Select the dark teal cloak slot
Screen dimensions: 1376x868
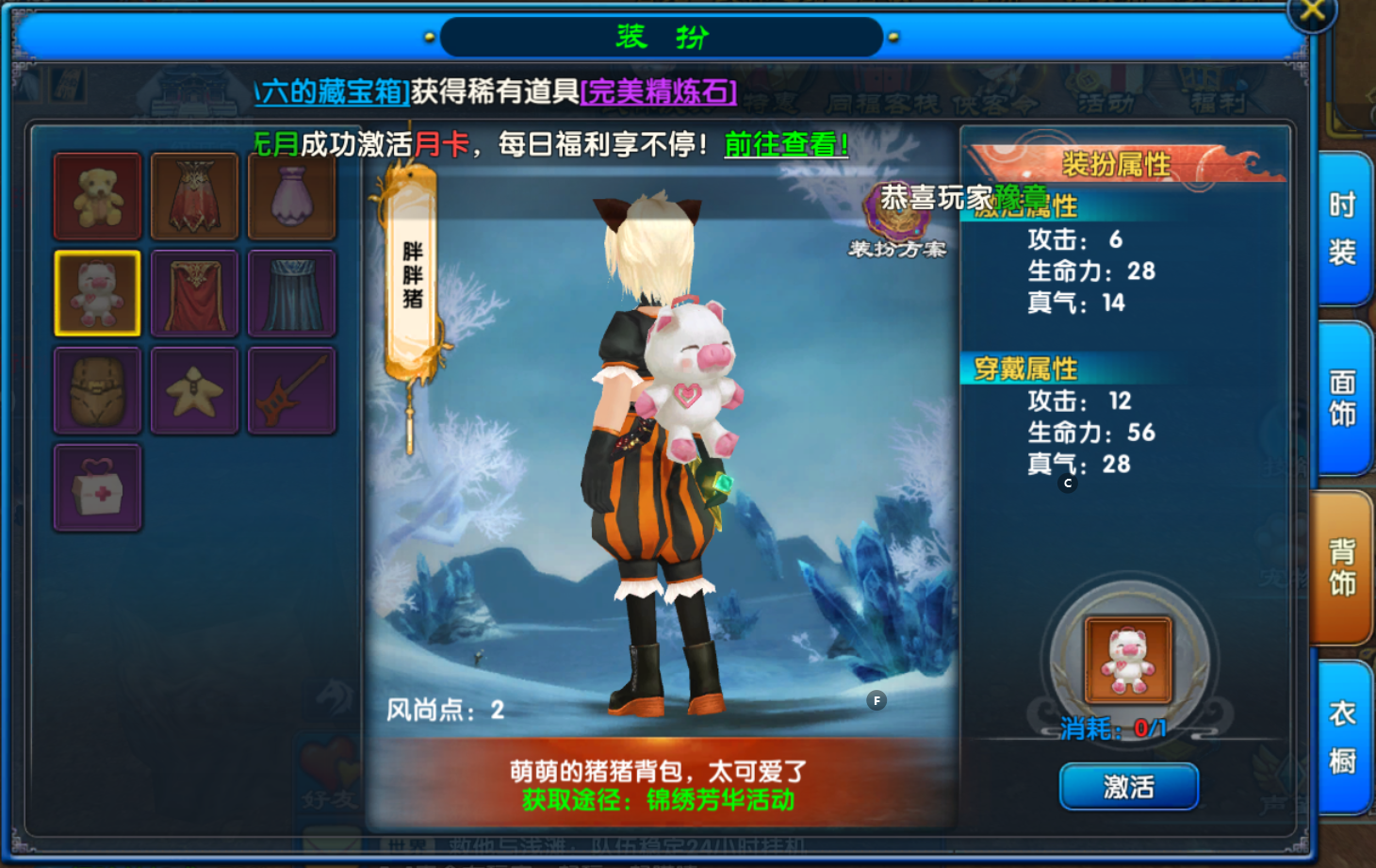point(291,293)
